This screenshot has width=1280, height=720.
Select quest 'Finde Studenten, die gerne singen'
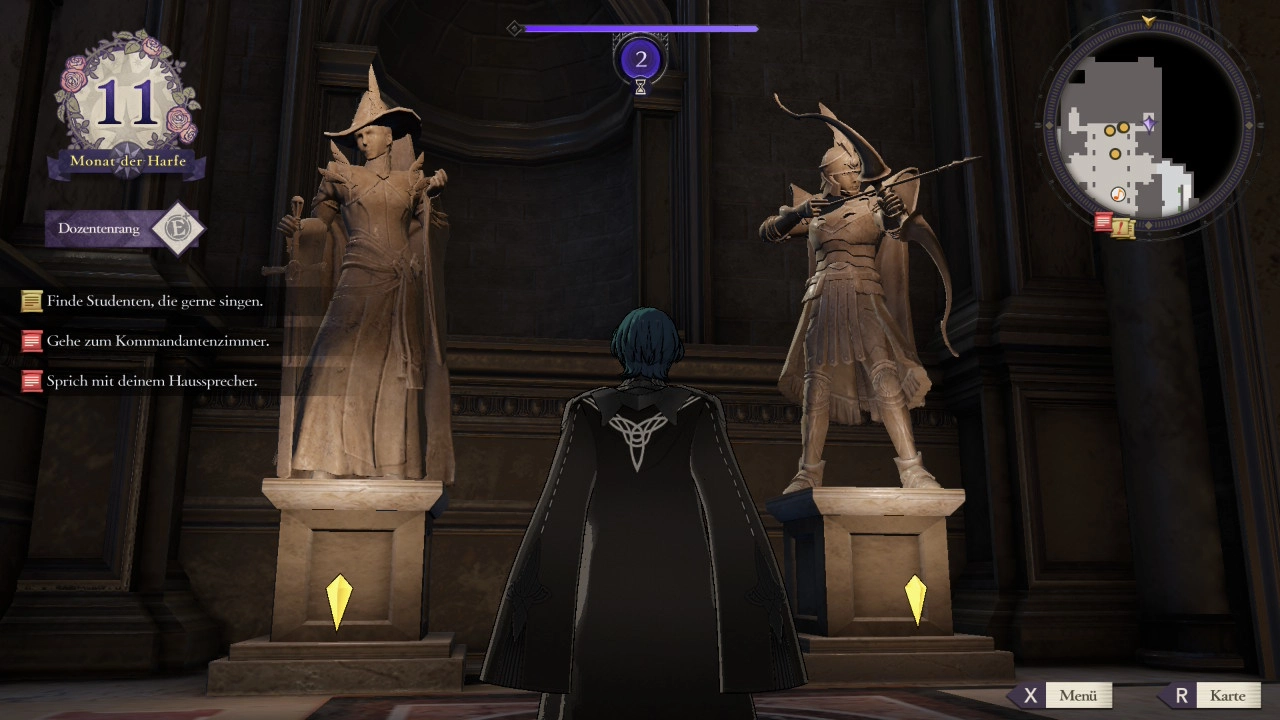point(155,300)
